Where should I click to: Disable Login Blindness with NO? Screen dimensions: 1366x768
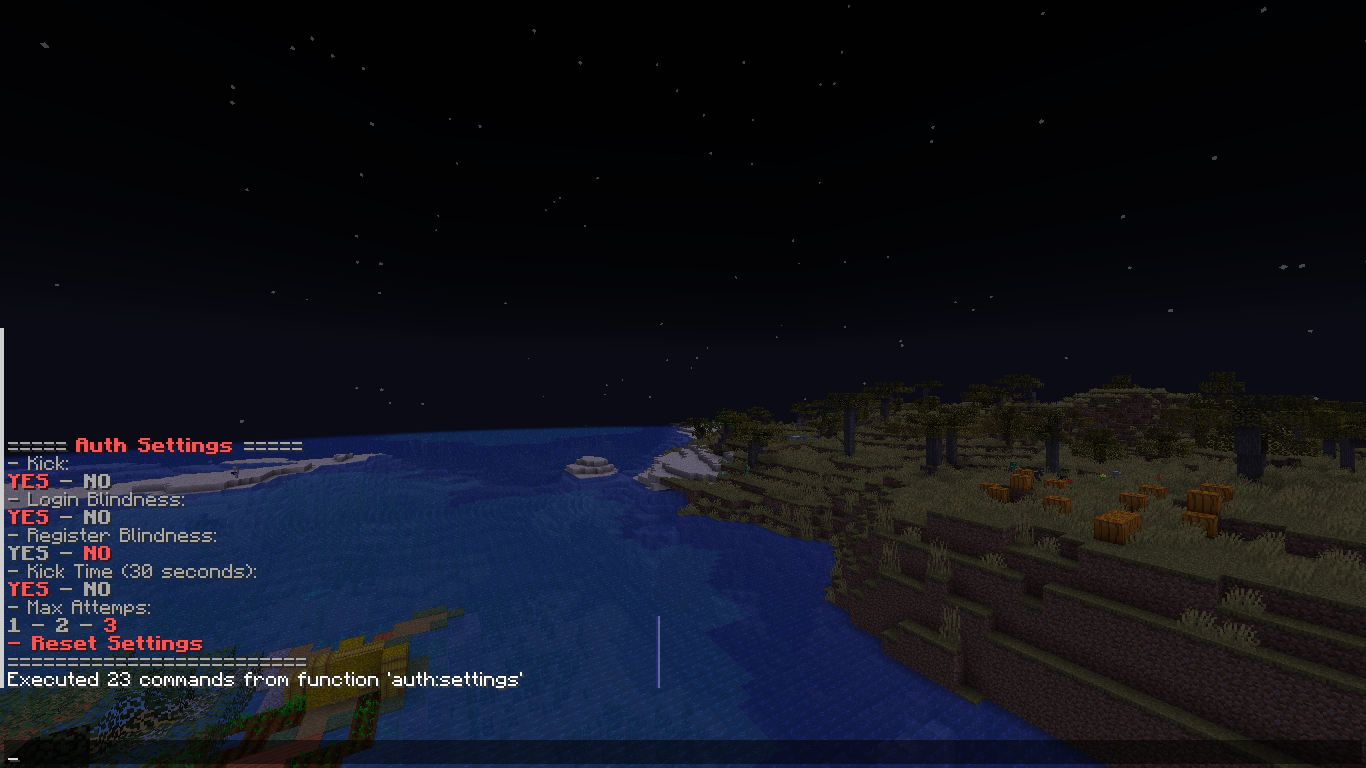click(x=96, y=517)
